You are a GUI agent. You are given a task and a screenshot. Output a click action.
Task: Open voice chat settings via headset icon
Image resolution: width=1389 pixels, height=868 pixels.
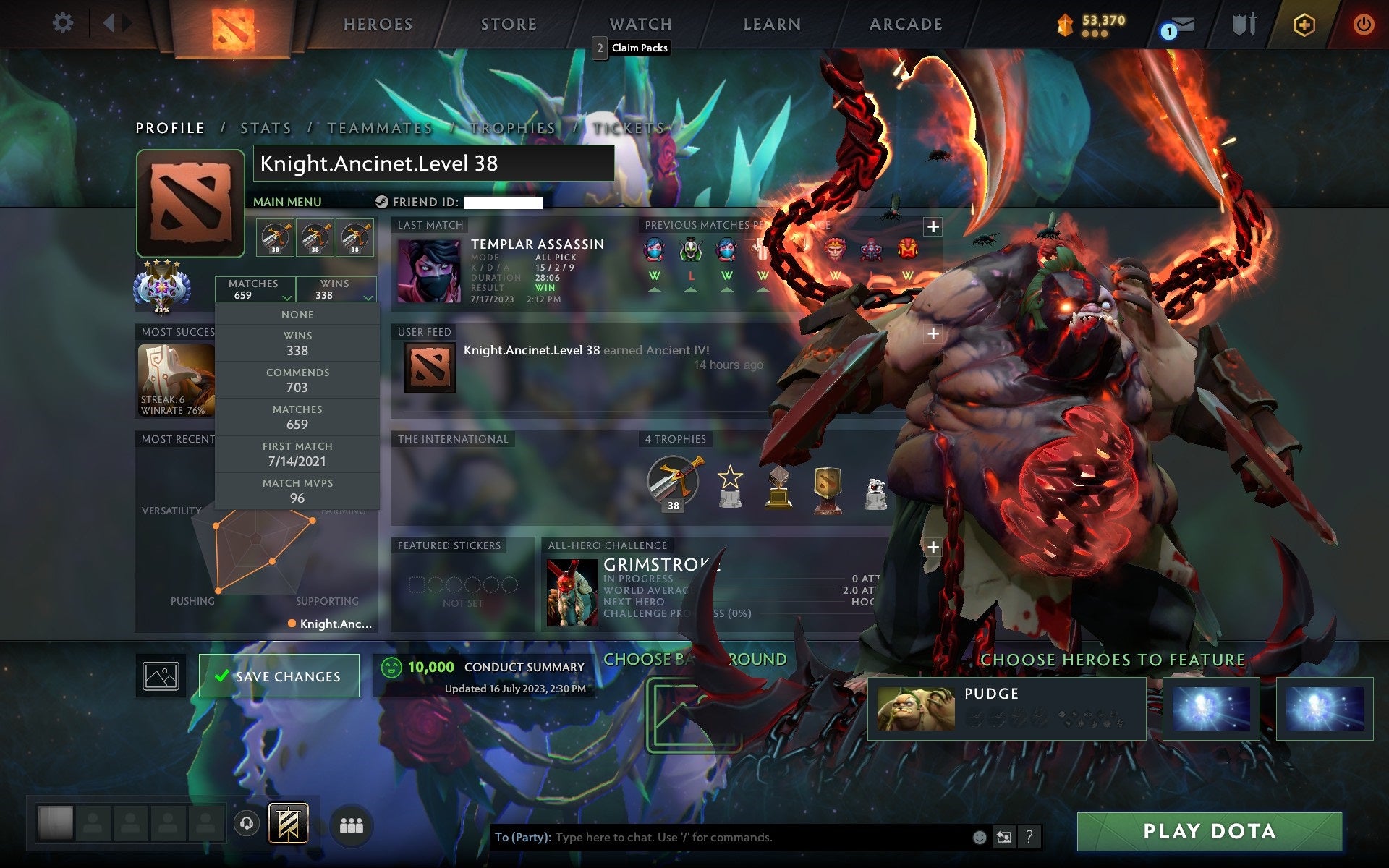[246, 822]
